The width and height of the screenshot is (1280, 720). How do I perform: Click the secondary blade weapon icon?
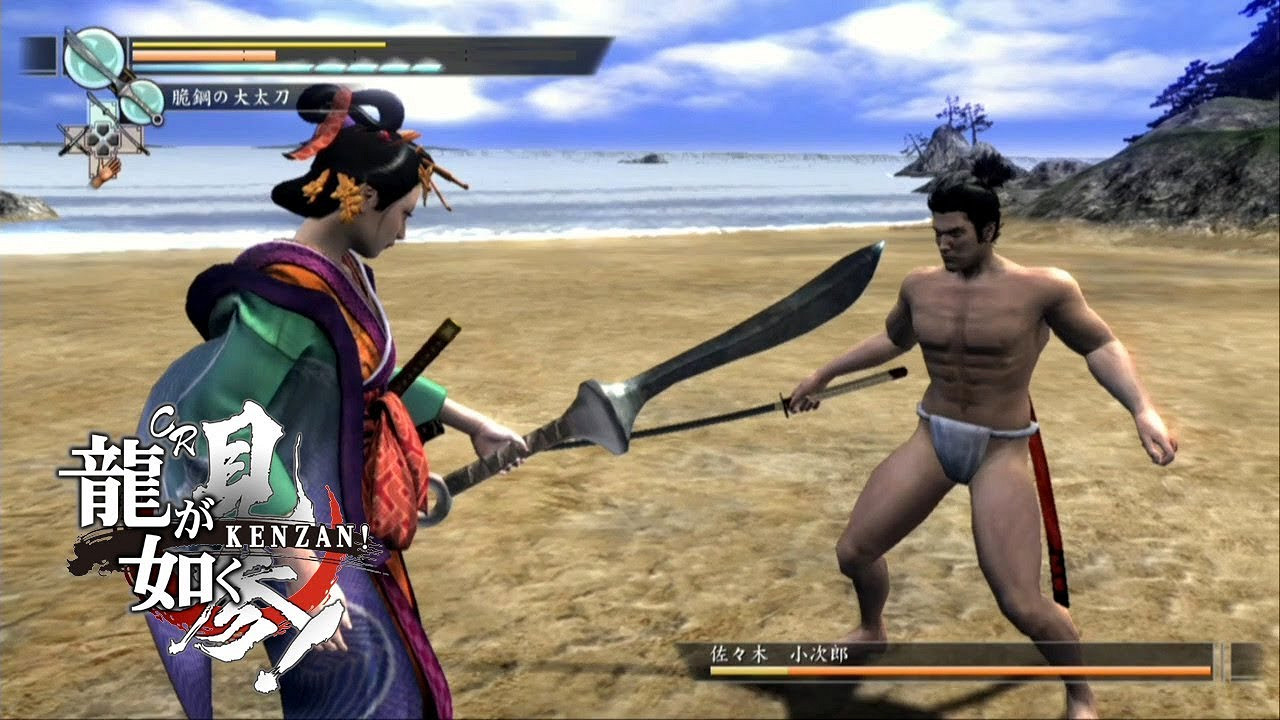coord(142,102)
